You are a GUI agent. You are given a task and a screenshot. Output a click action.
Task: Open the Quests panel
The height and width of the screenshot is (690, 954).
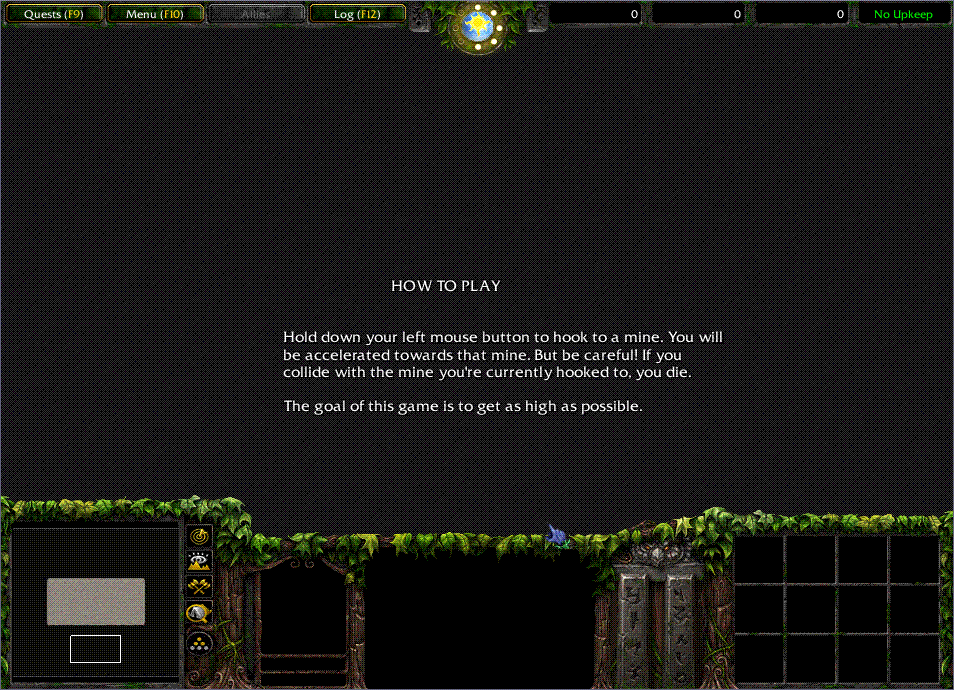click(54, 14)
